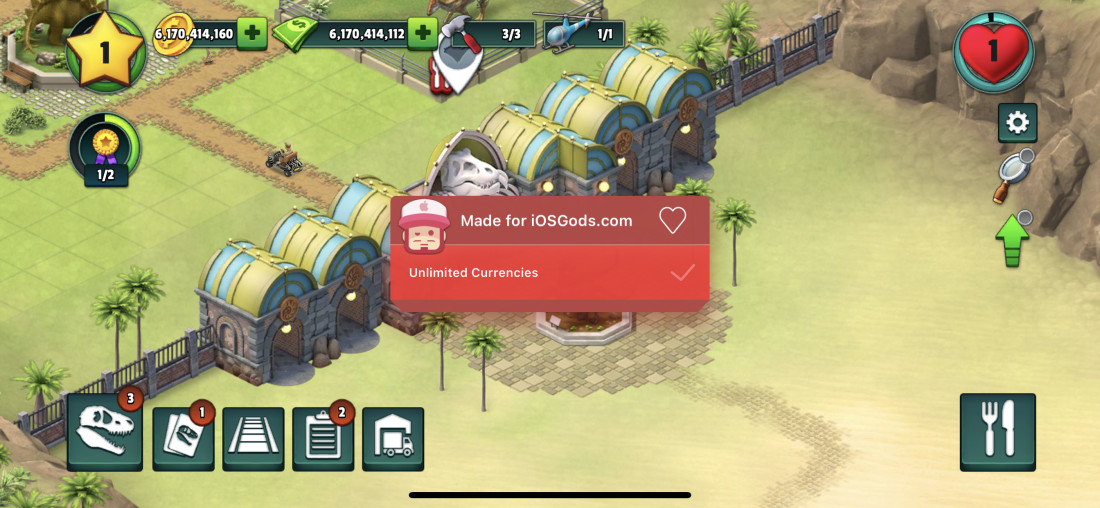Open the clipboard tasks list
The height and width of the screenshot is (508, 1100).
coord(323,438)
